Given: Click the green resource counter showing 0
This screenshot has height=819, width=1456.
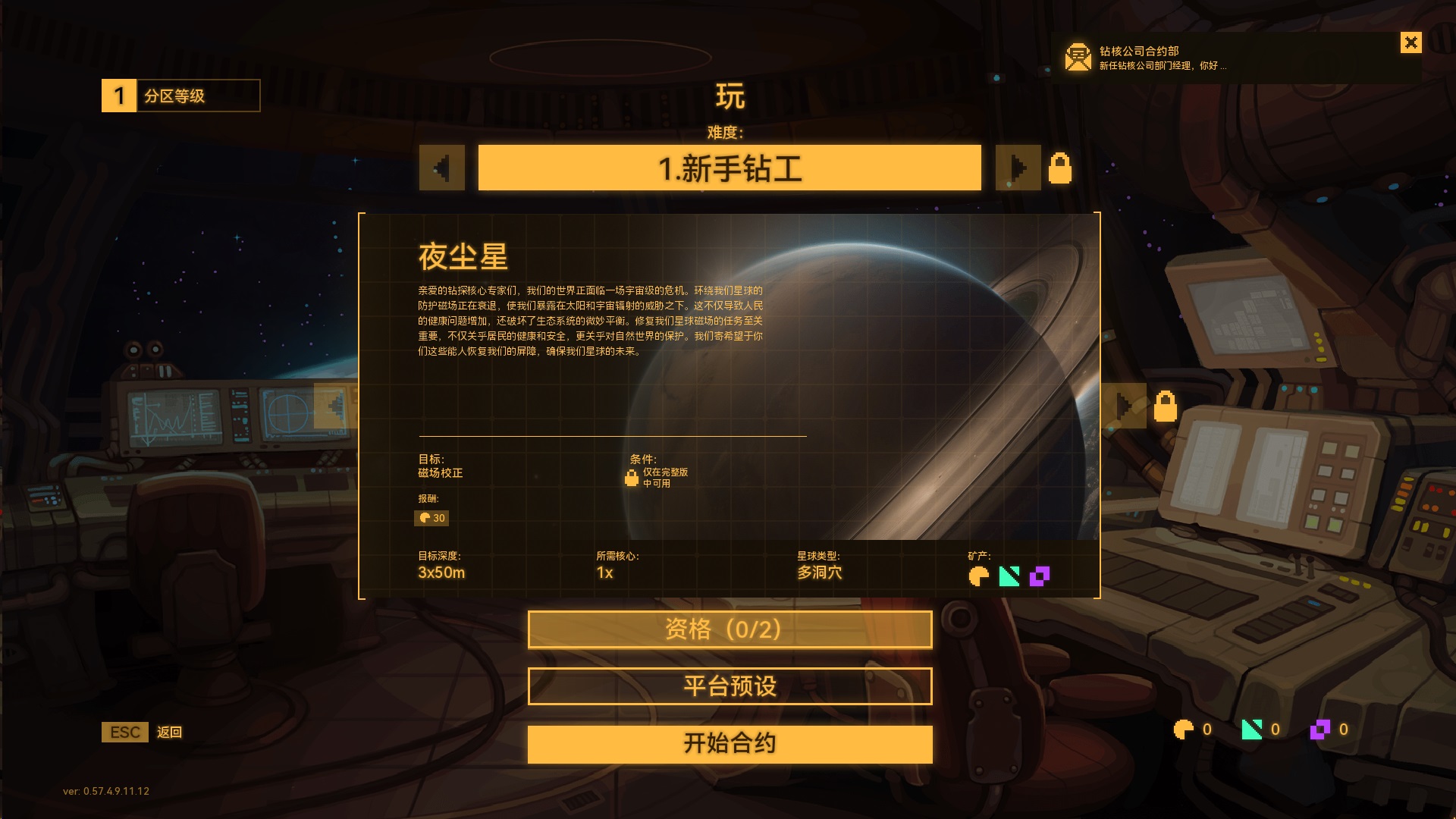Looking at the screenshot, I should (1251, 730).
